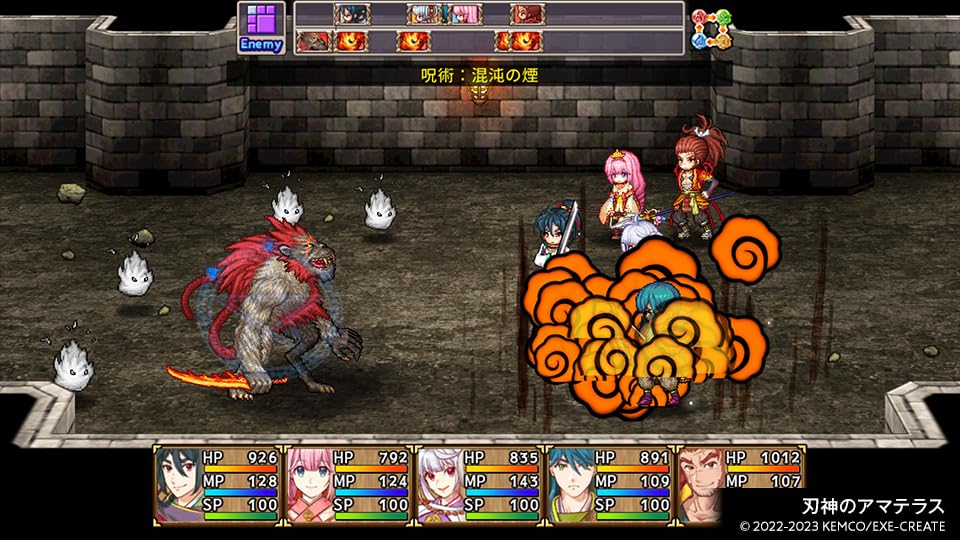Select the bearded brown-haired man's party portrait
Viewport: 960px width, 540px height.
(700, 485)
